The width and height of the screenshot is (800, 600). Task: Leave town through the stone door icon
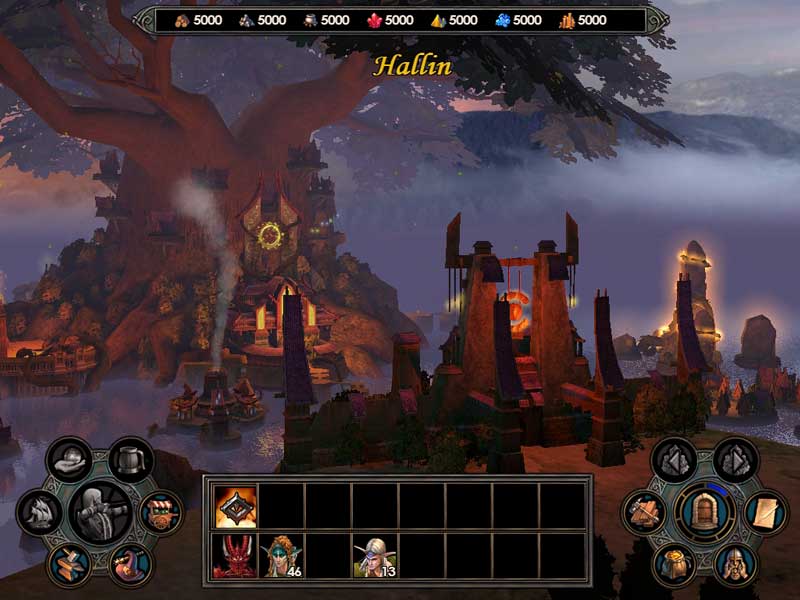(x=705, y=512)
